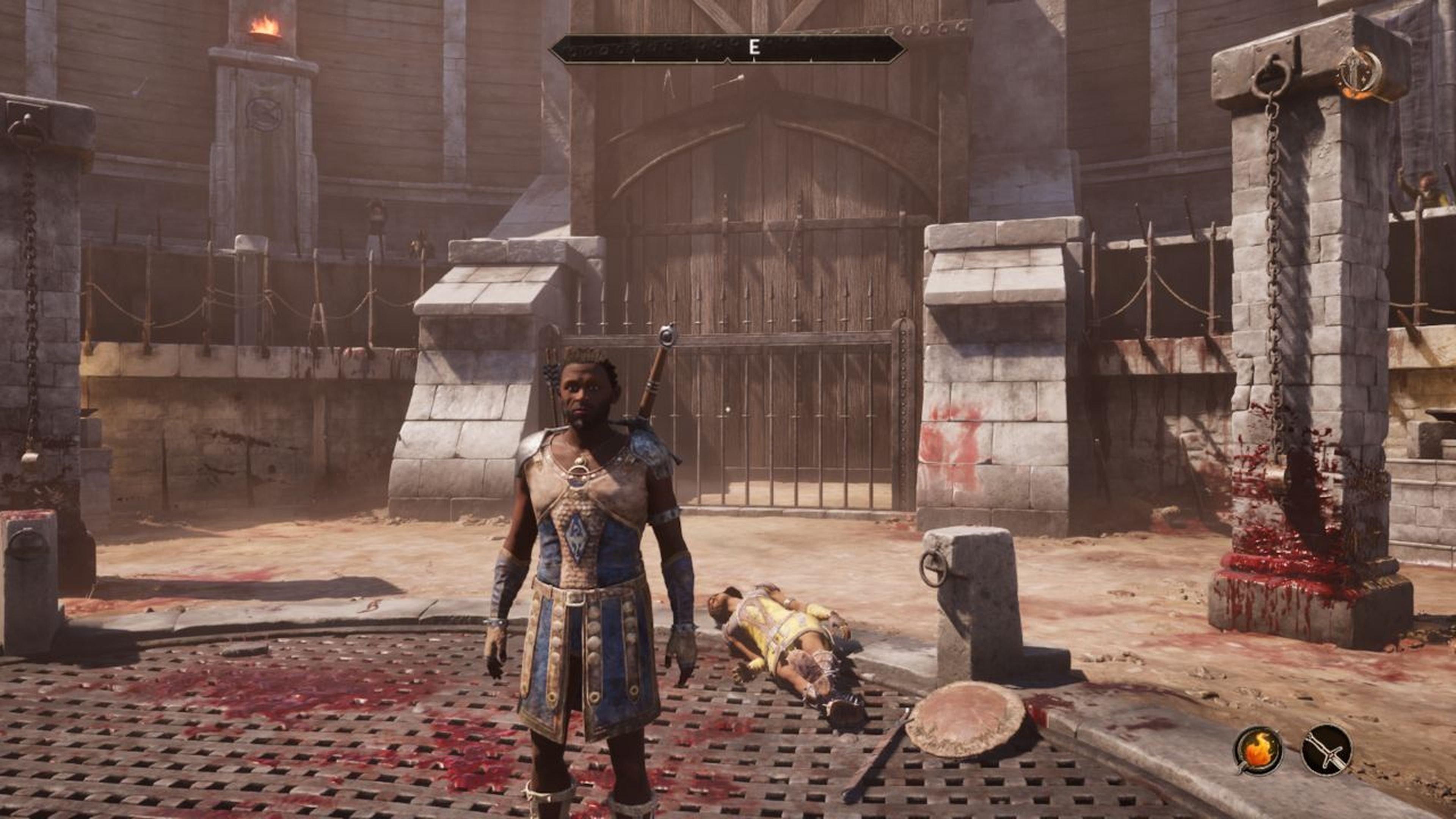Click the E marker on the compass bar

(754, 47)
